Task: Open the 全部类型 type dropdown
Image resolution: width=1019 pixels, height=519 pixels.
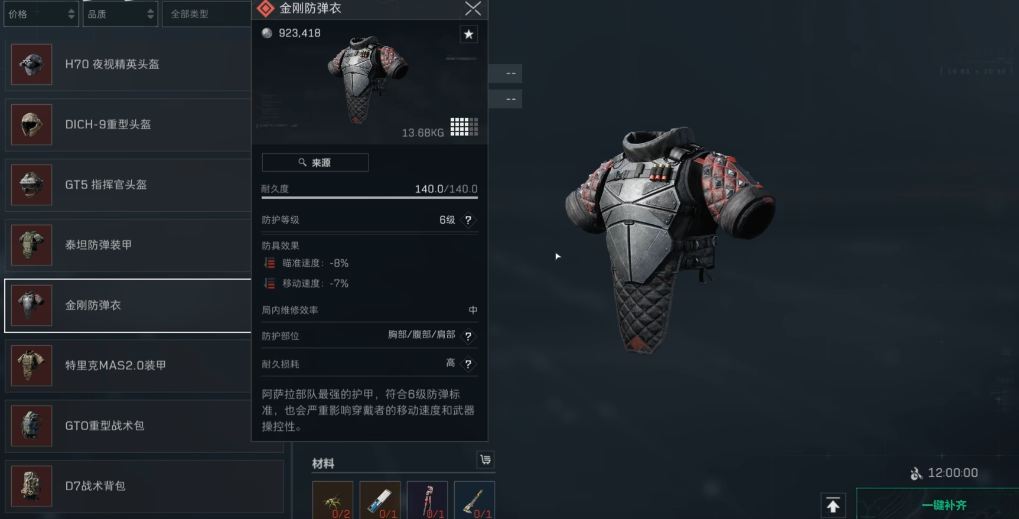Action: coord(204,14)
